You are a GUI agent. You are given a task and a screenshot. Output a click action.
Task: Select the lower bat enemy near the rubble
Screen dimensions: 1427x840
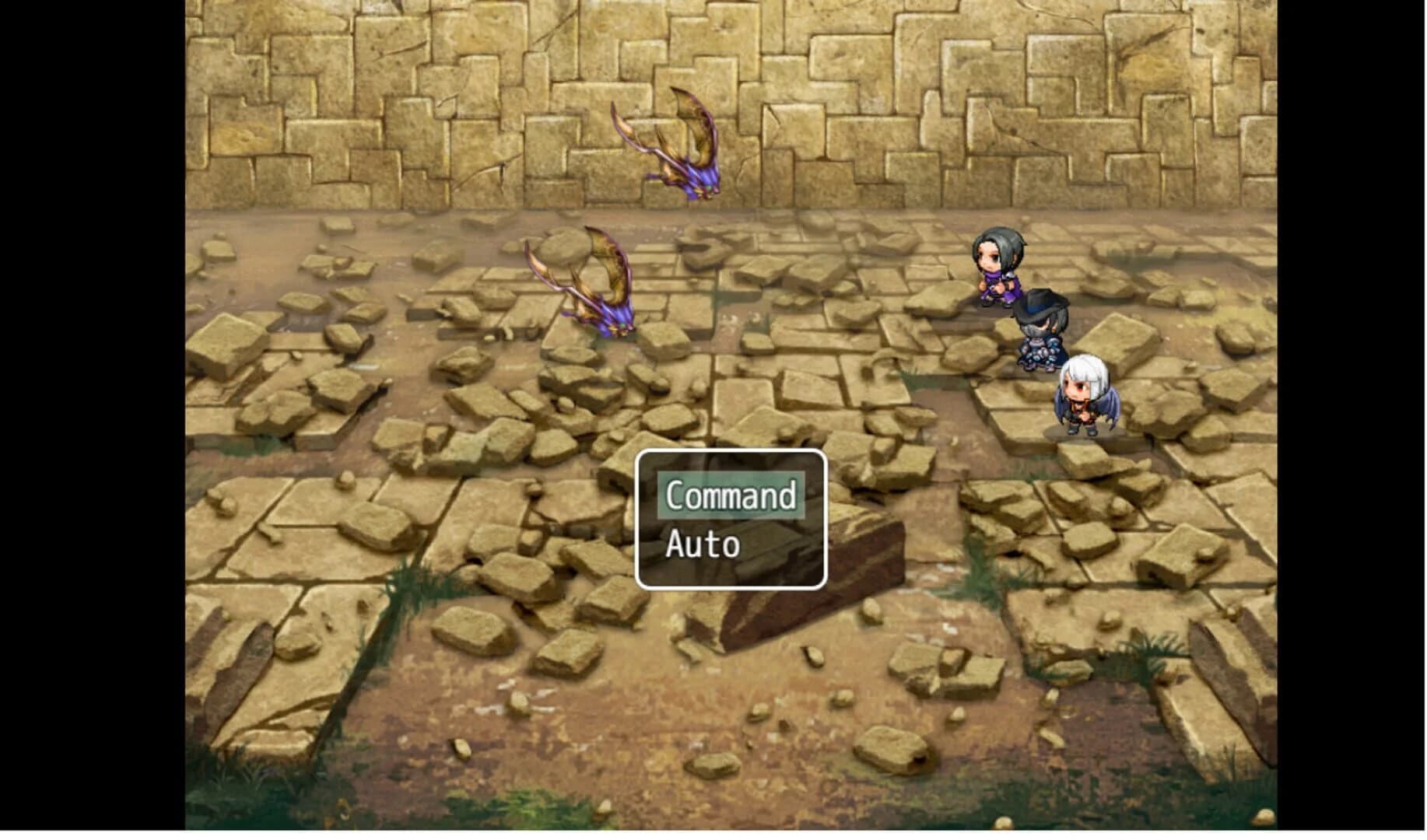click(591, 292)
